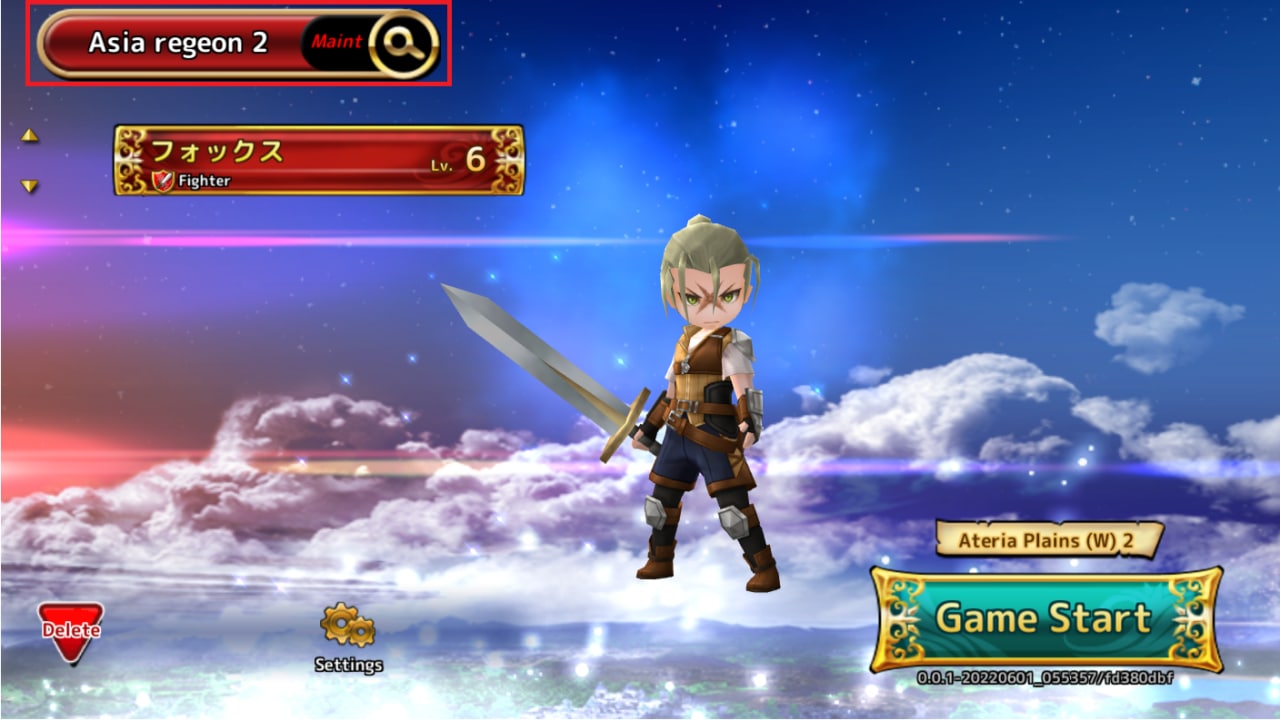Click the magnifying glass server search icon
Image resolution: width=1280 pixels, height=720 pixels.
(x=403, y=44)
